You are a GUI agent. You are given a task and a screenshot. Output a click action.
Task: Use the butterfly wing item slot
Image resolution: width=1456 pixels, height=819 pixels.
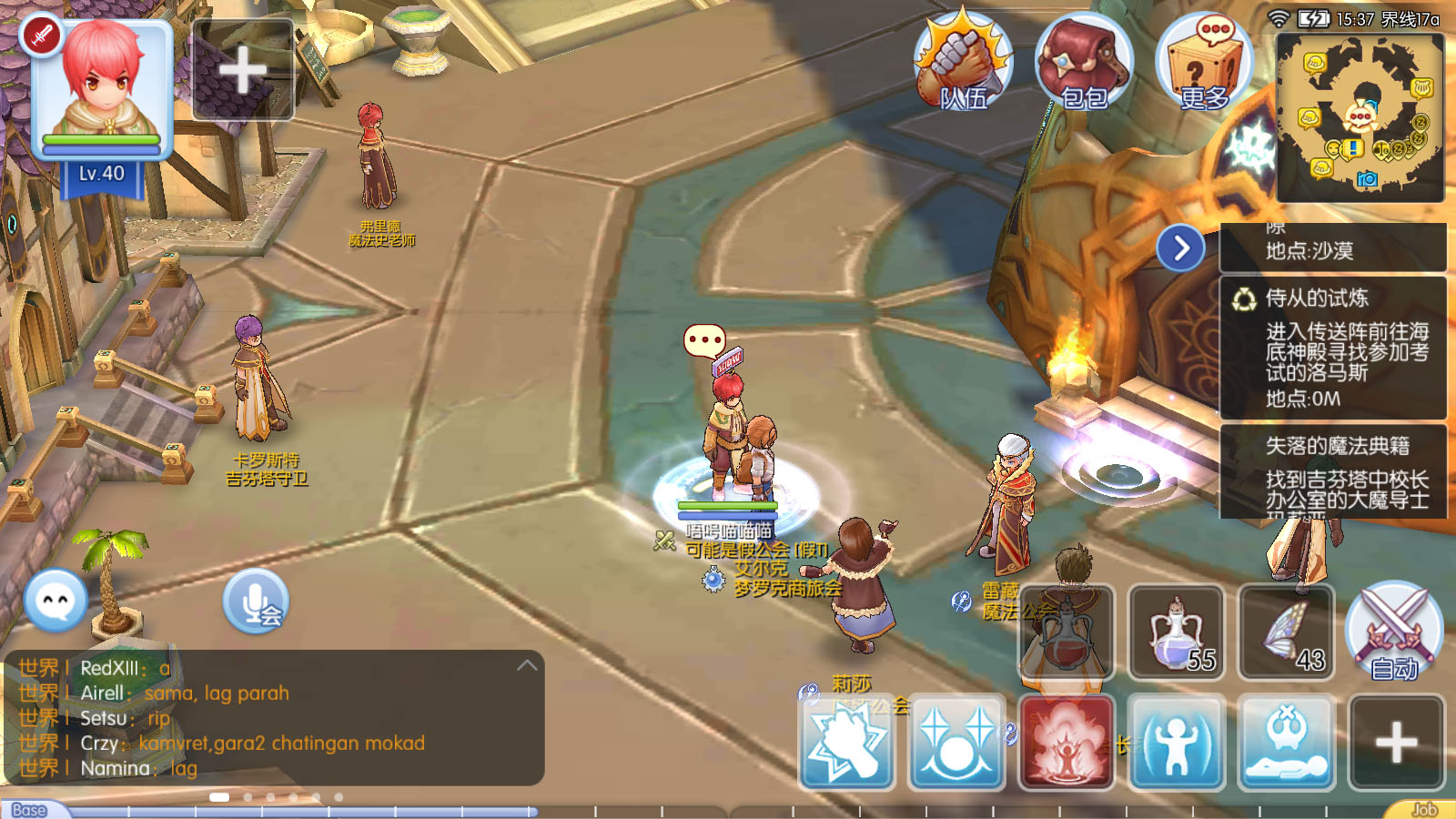click(x=1286, y=633)
